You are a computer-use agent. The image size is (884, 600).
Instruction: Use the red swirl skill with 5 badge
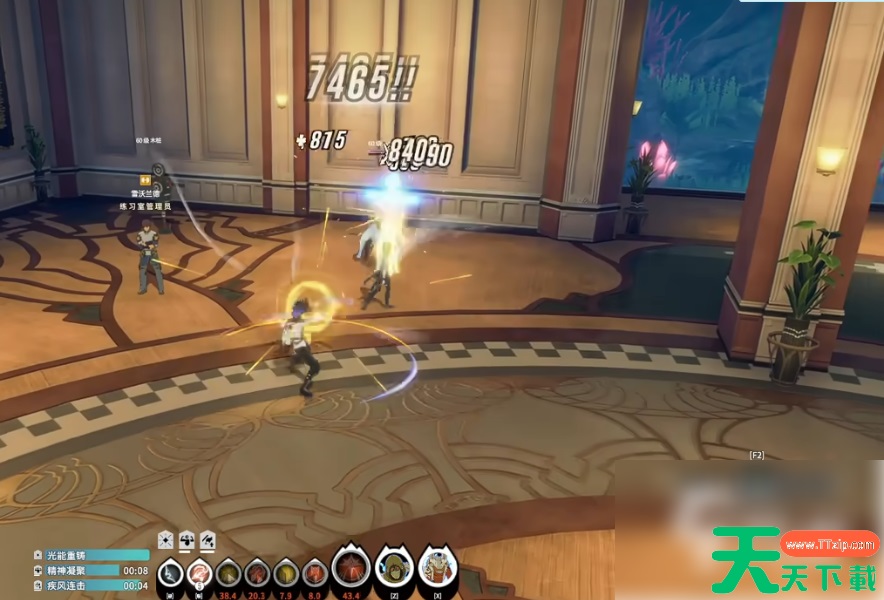tap(200, 573)
